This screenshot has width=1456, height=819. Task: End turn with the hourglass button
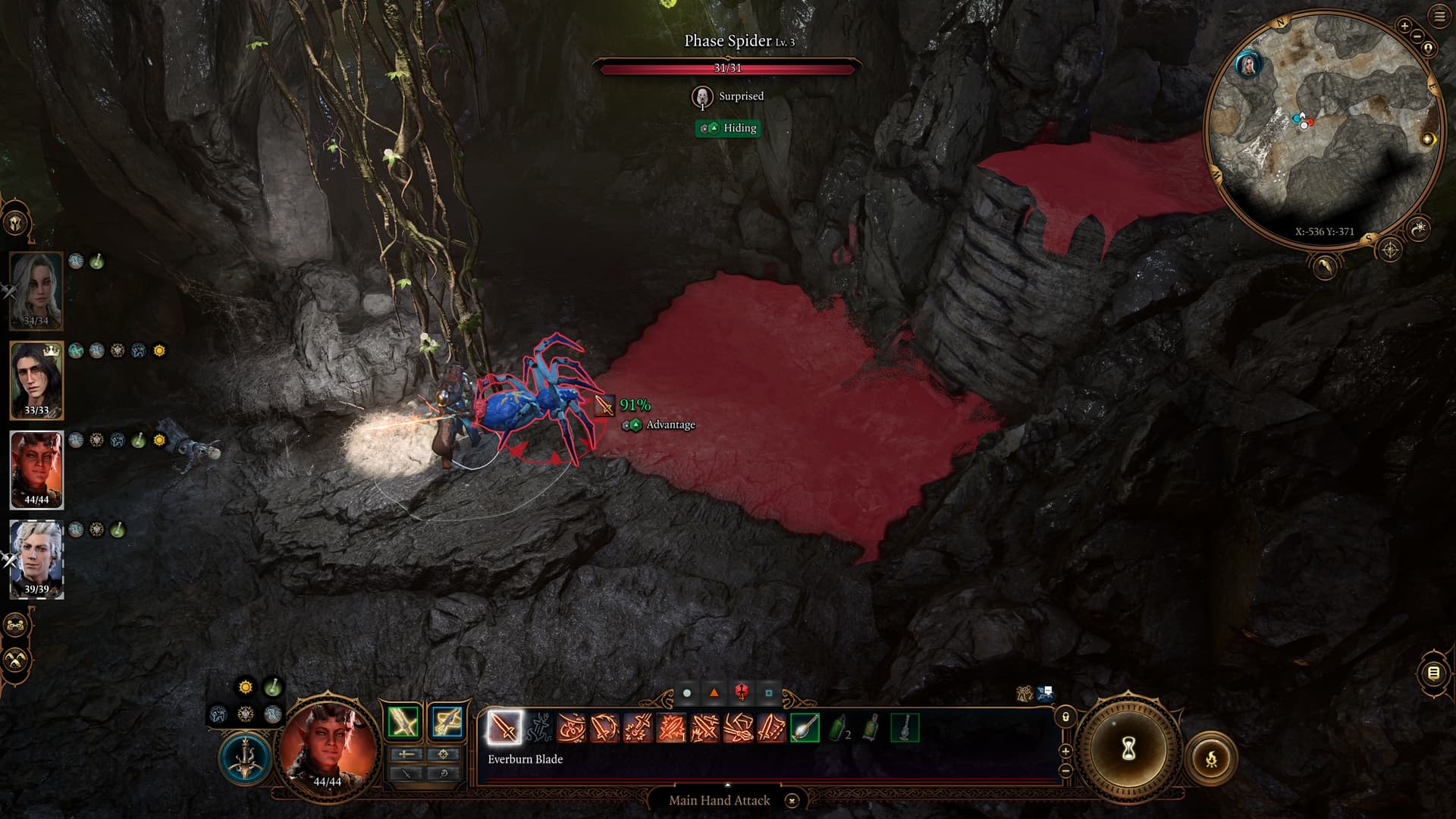pos(1128,750)
